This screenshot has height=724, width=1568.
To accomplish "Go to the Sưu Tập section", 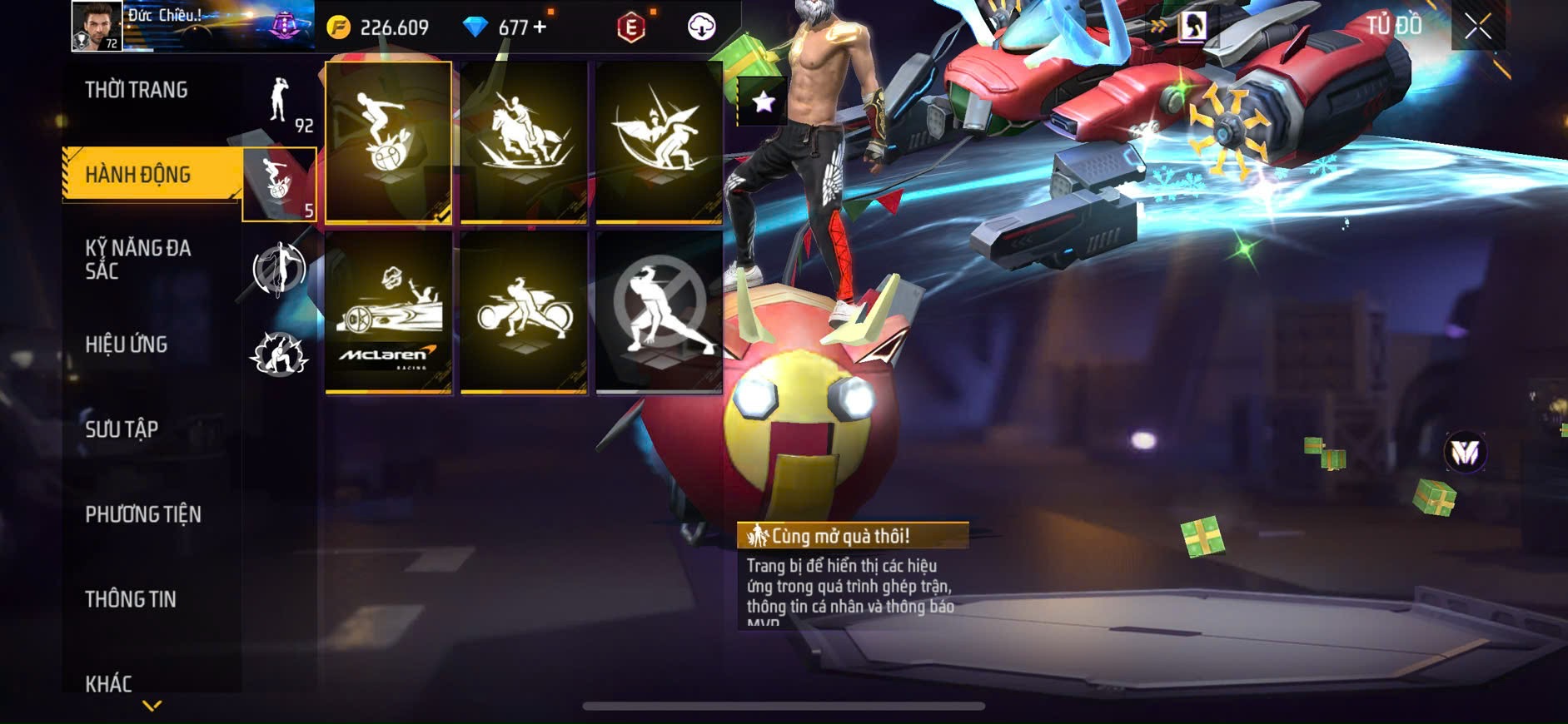I will (x=122, y=429).
